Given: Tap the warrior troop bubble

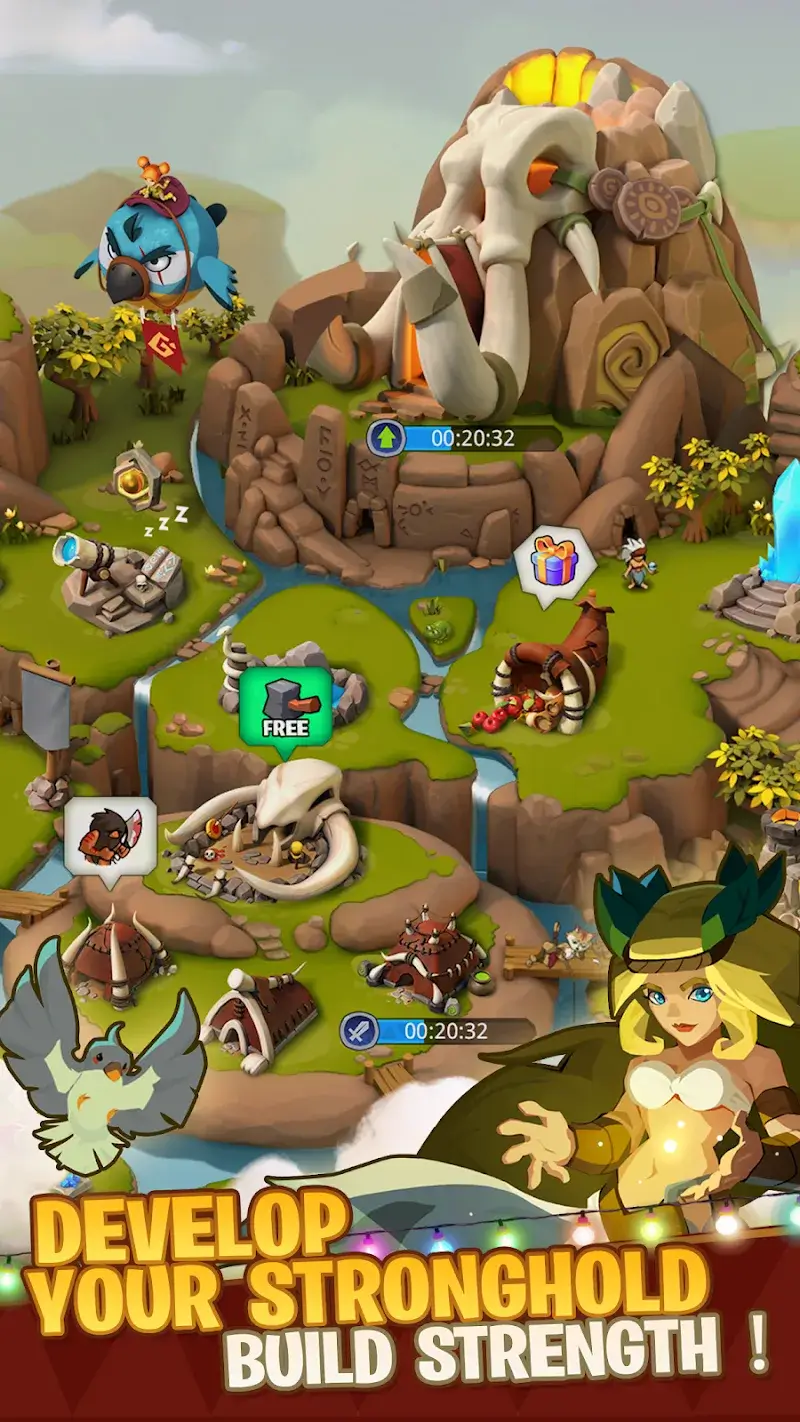Looking at the screenshot, I should pyautogui.click(x=110, y=834).
